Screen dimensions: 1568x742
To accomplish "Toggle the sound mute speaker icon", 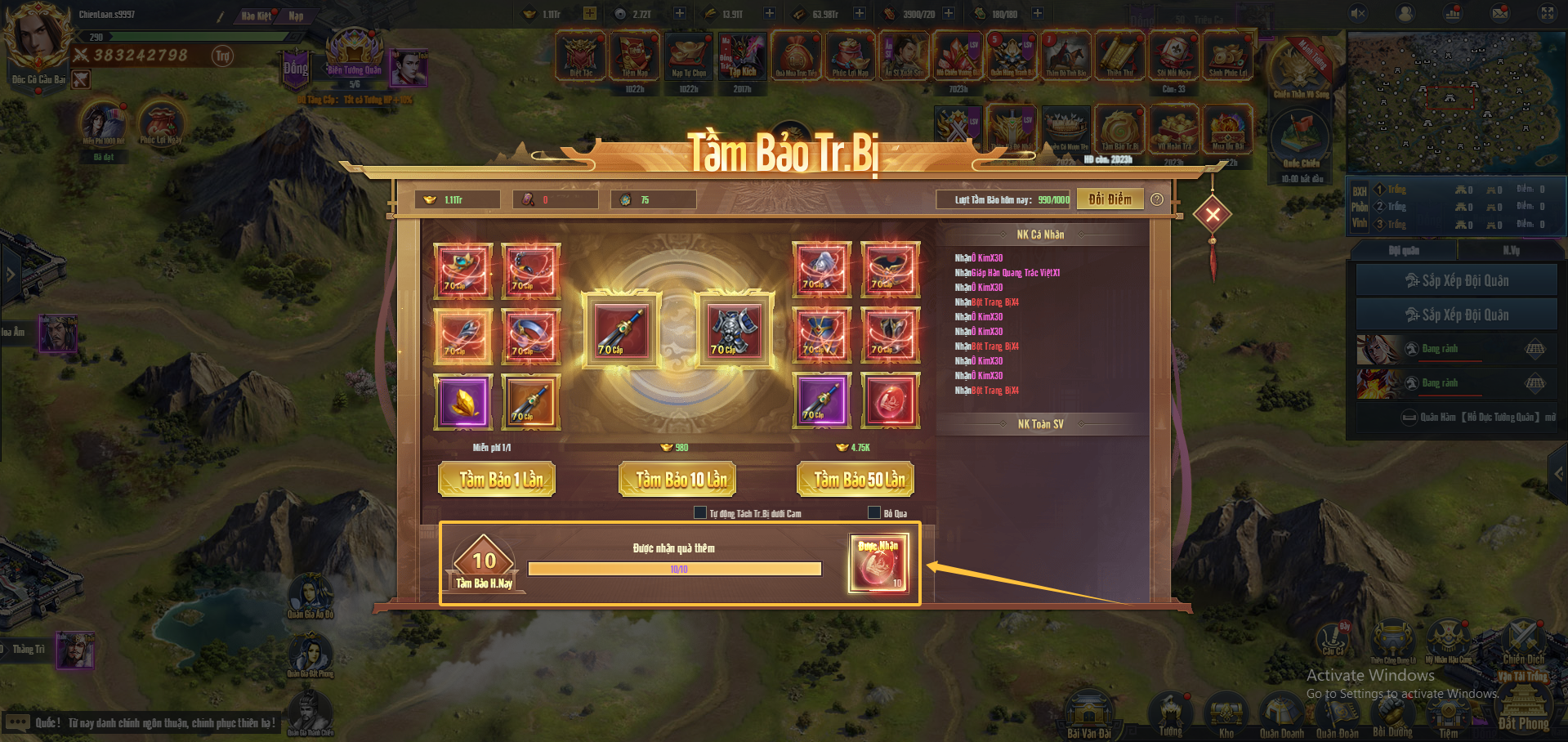I will (x=1358, y=13).
